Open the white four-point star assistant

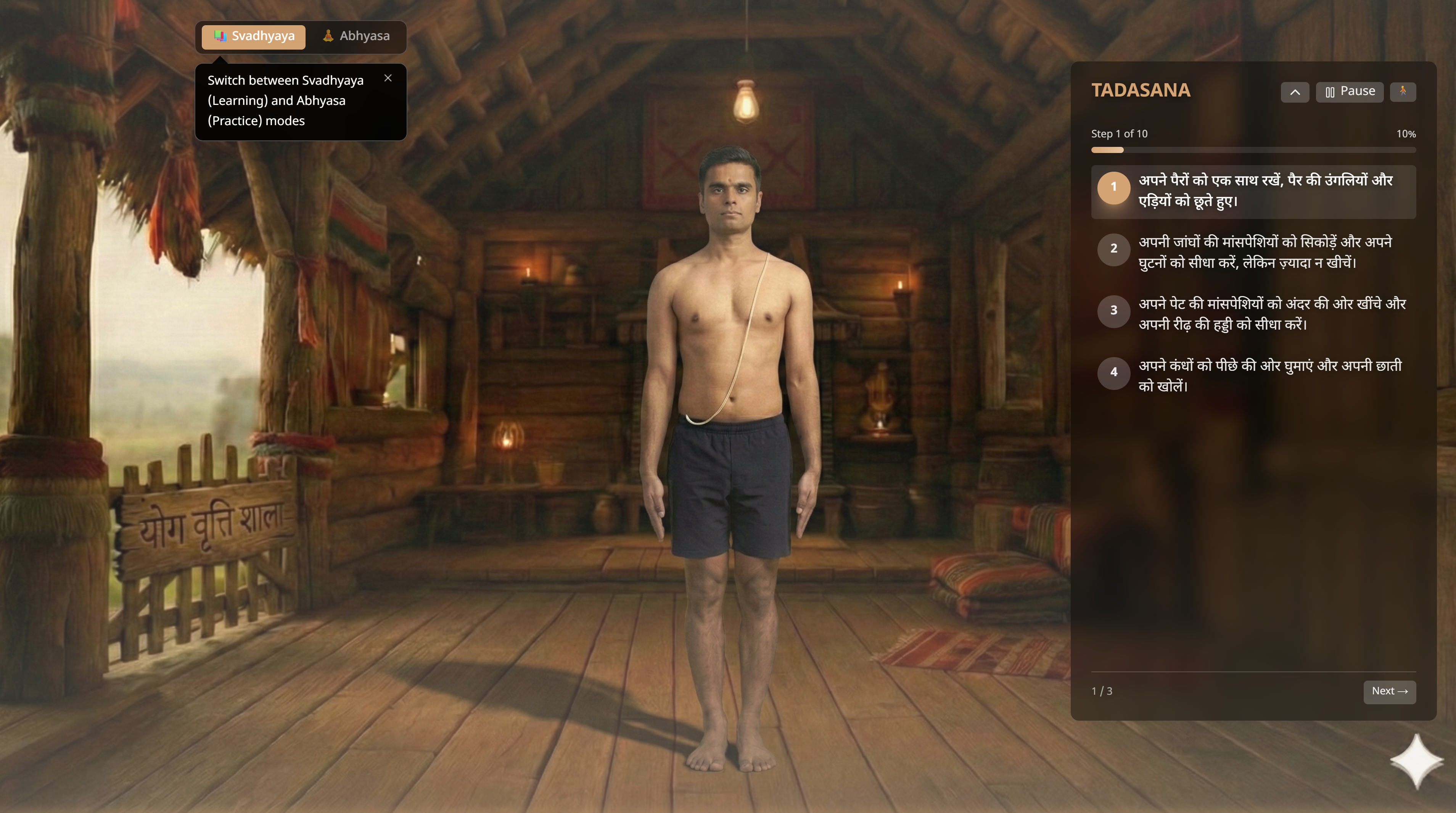pyautogui.click(x=1416, y=760)
